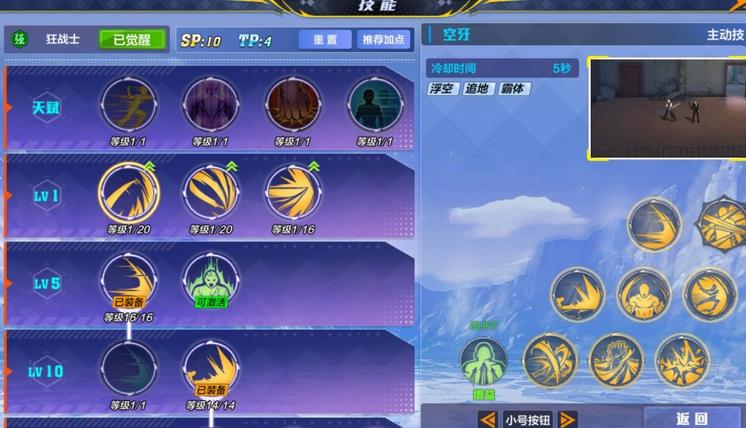This screenshot has height=428, width=746.
Task: Activate the green 可激活 skill in LV5
Action: tap(210, 278)
